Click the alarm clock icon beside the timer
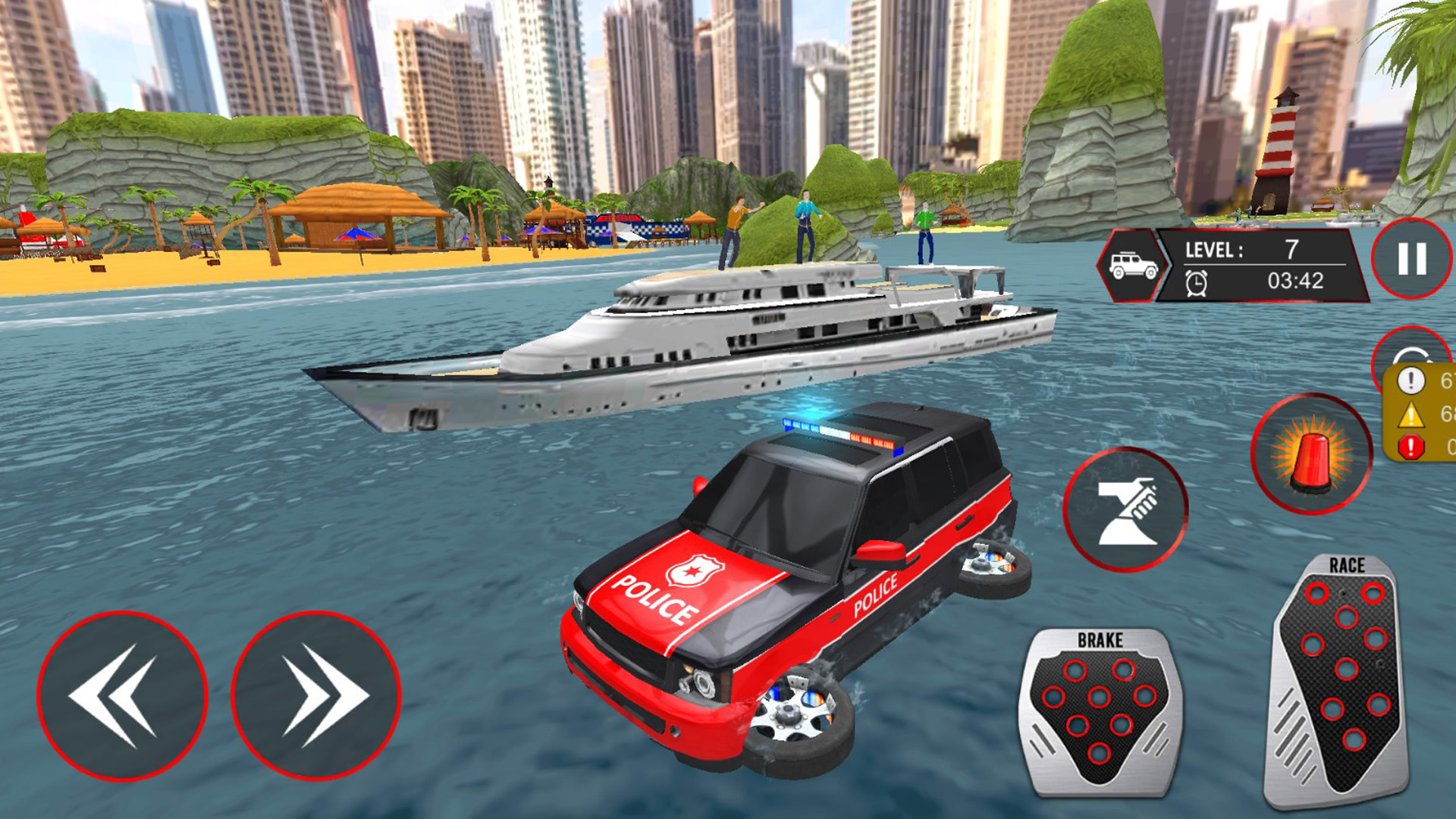 point(1196,283)
